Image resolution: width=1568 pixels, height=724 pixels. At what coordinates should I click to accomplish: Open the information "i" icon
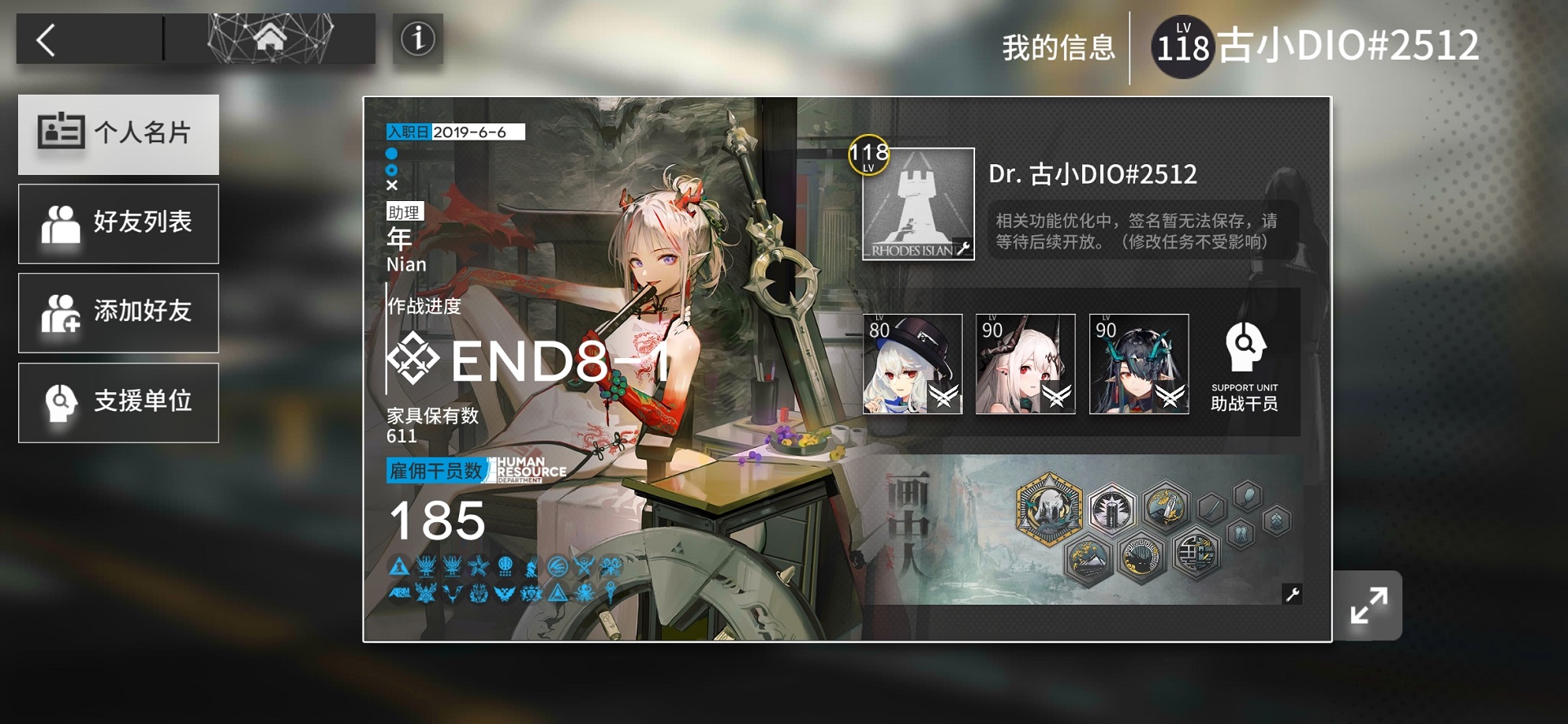[416, 39]
